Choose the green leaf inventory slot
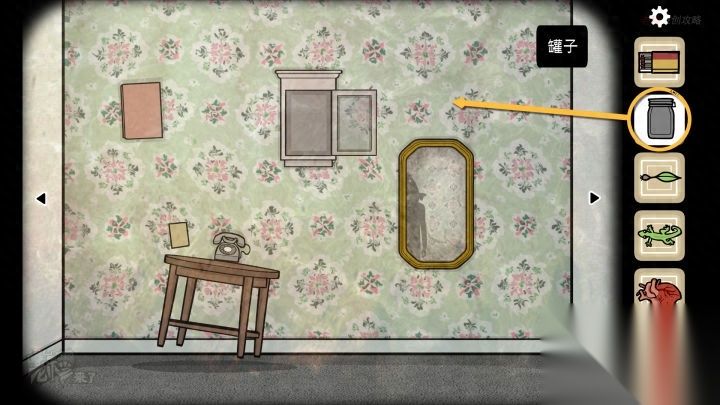 pos(659,179)
